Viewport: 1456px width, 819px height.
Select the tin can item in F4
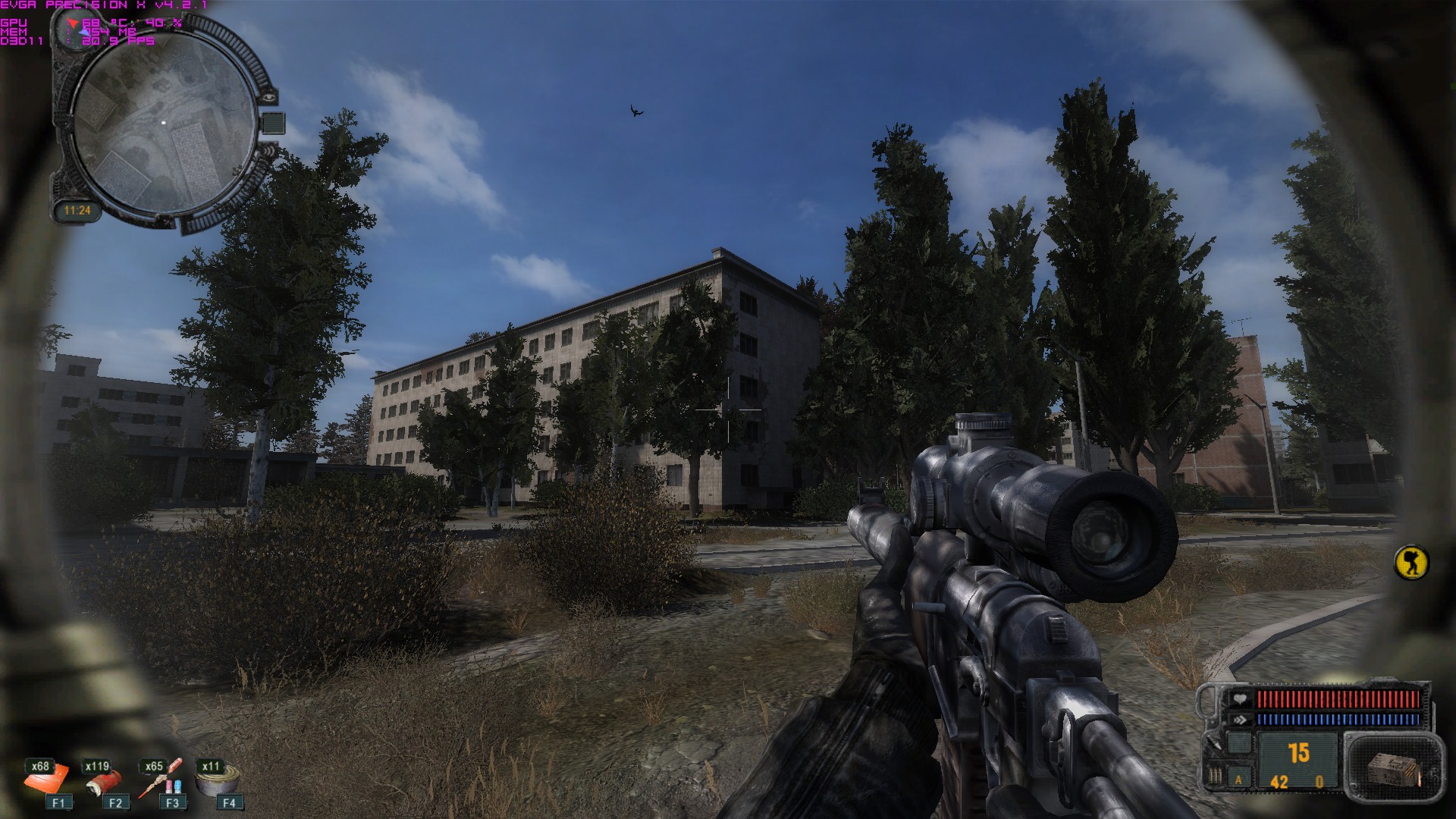pos(218,780)
